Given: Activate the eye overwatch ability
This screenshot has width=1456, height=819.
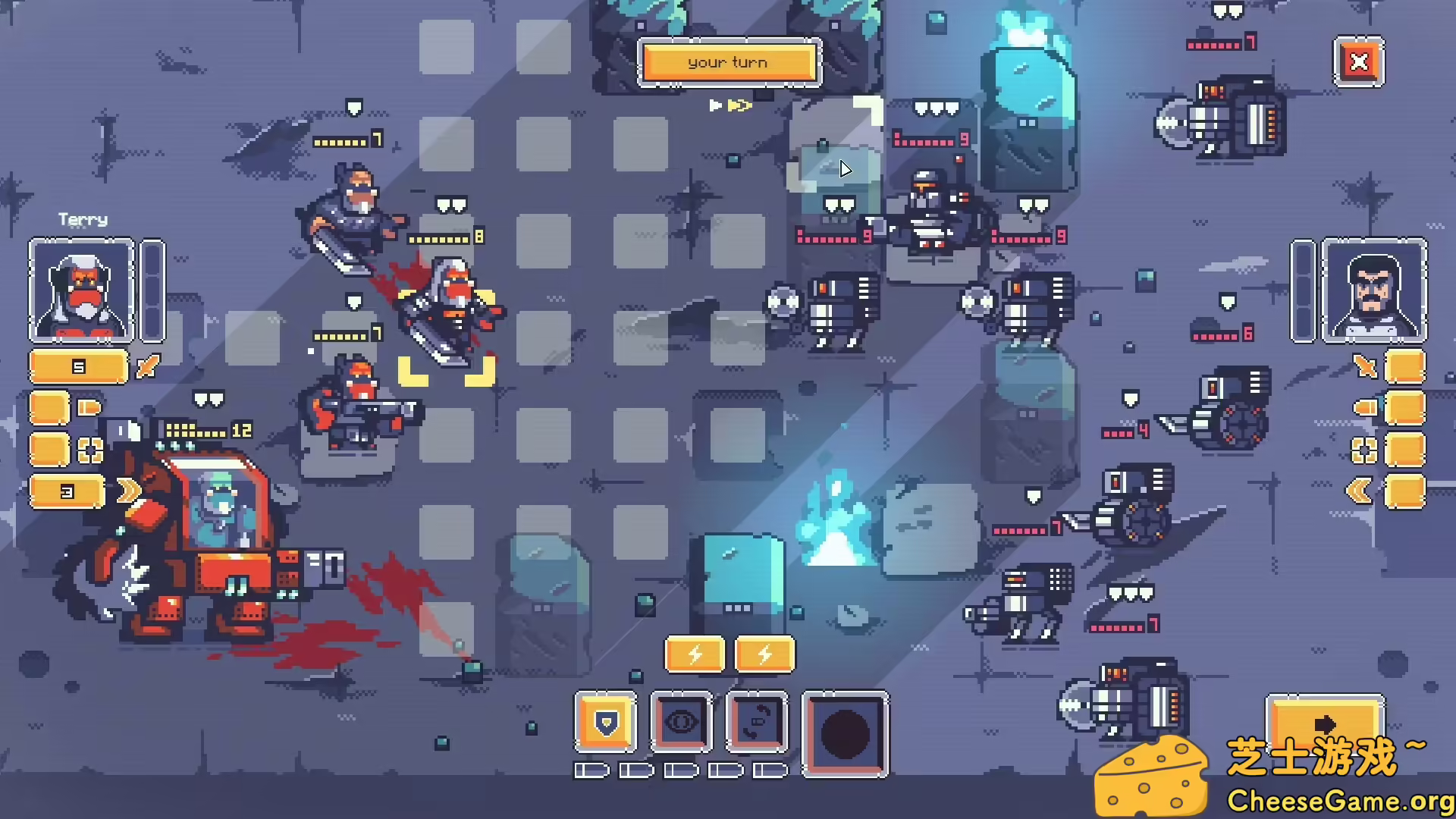Looking at the screenshot, I should pyautogui.click(x=682, y=722).
